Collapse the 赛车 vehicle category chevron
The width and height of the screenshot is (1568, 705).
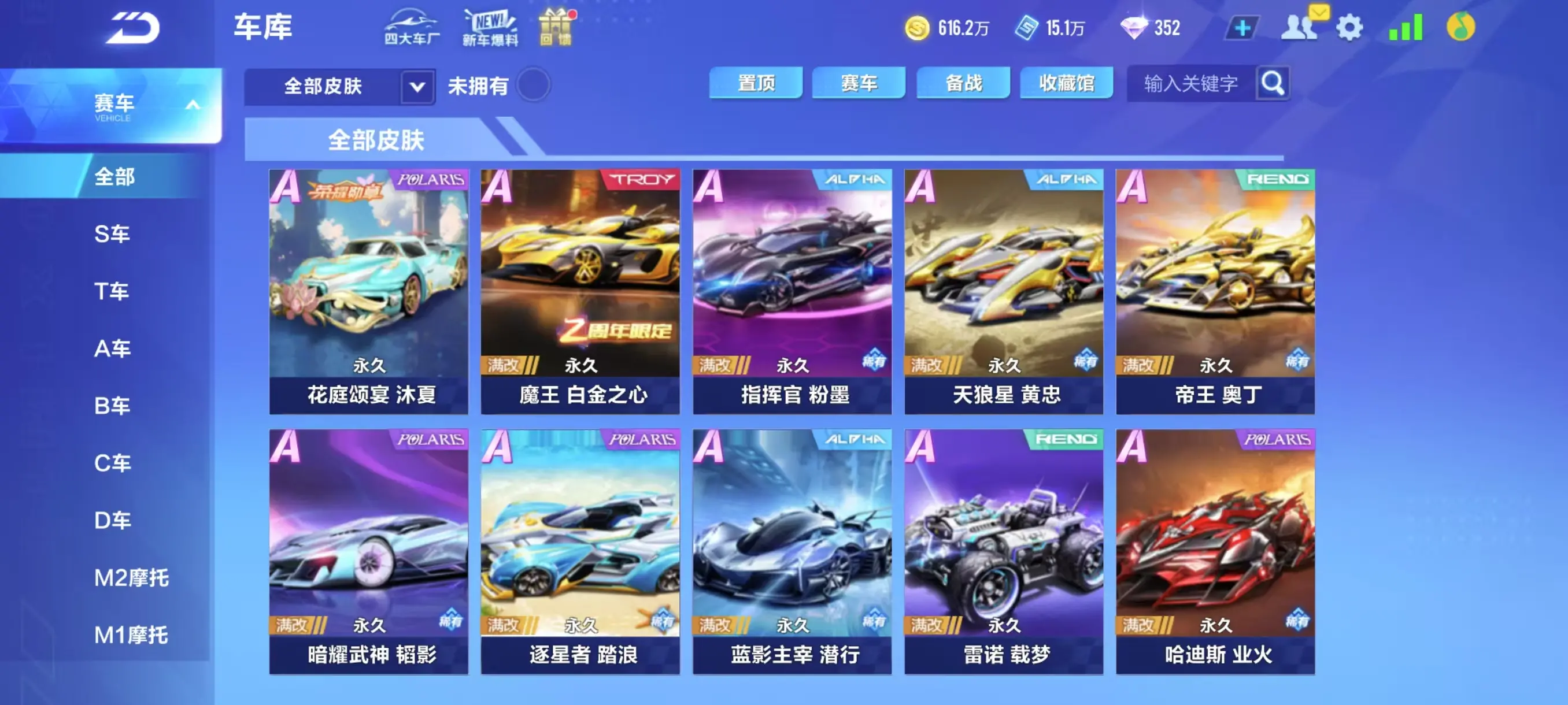(193, 105)
